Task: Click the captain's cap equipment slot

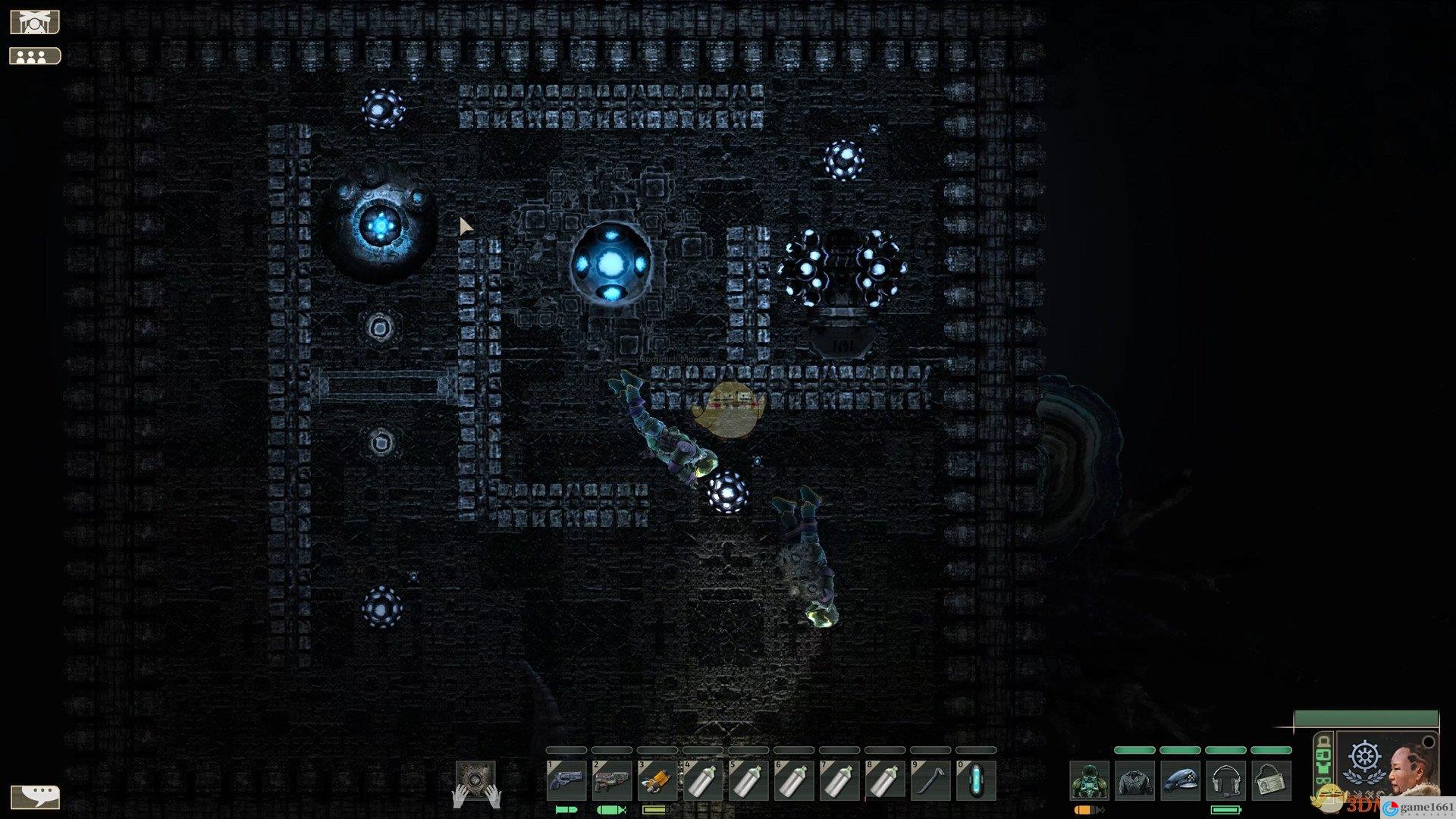Action: (1180, 781)
